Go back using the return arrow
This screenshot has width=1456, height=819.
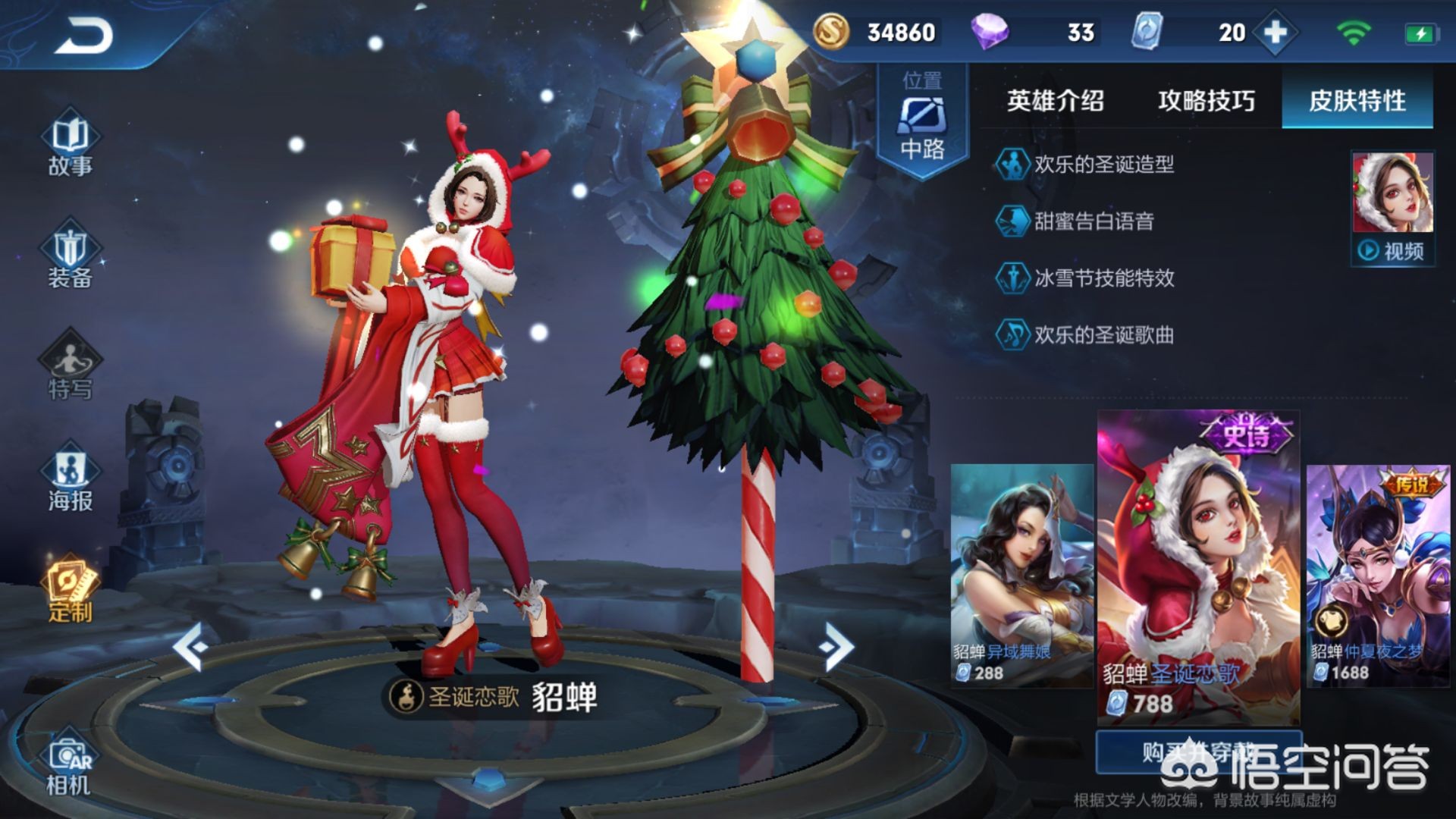83,36
